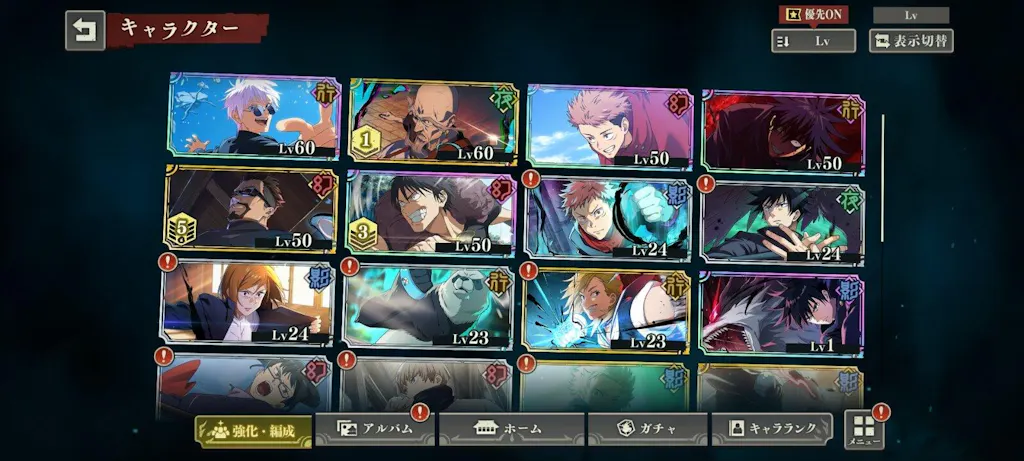Screen dimensions: 1024x461
Task: Open the アルバム album tab
Action: point(375,429)
